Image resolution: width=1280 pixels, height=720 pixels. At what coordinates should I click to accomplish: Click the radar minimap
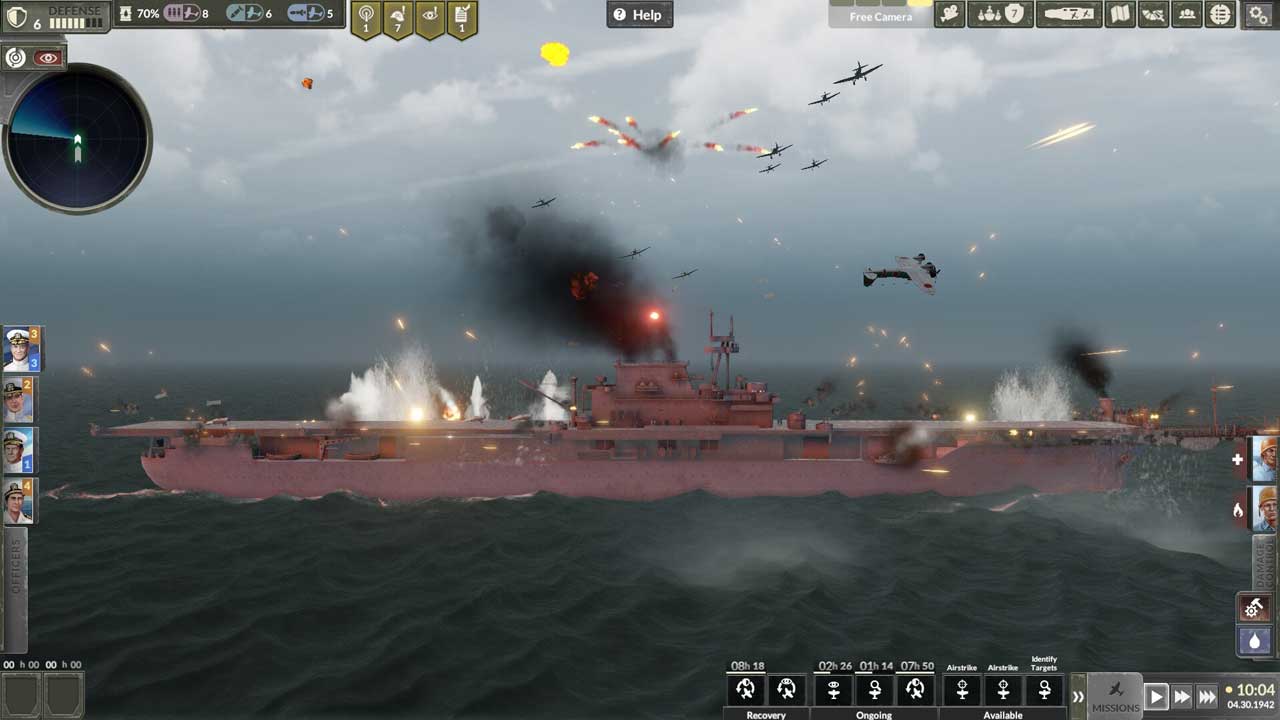(x=78, y=139)
